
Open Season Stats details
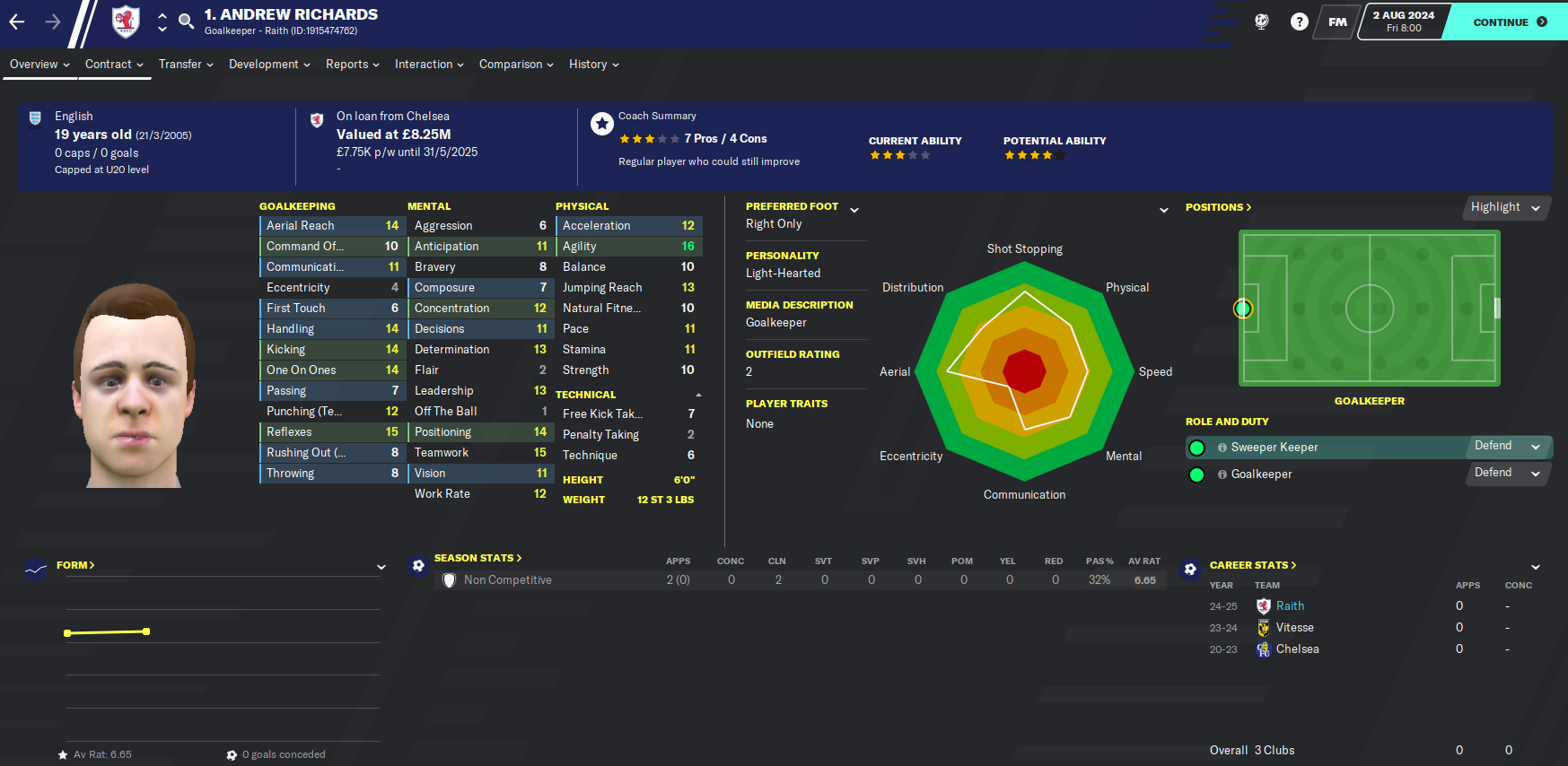click(477, 558)
